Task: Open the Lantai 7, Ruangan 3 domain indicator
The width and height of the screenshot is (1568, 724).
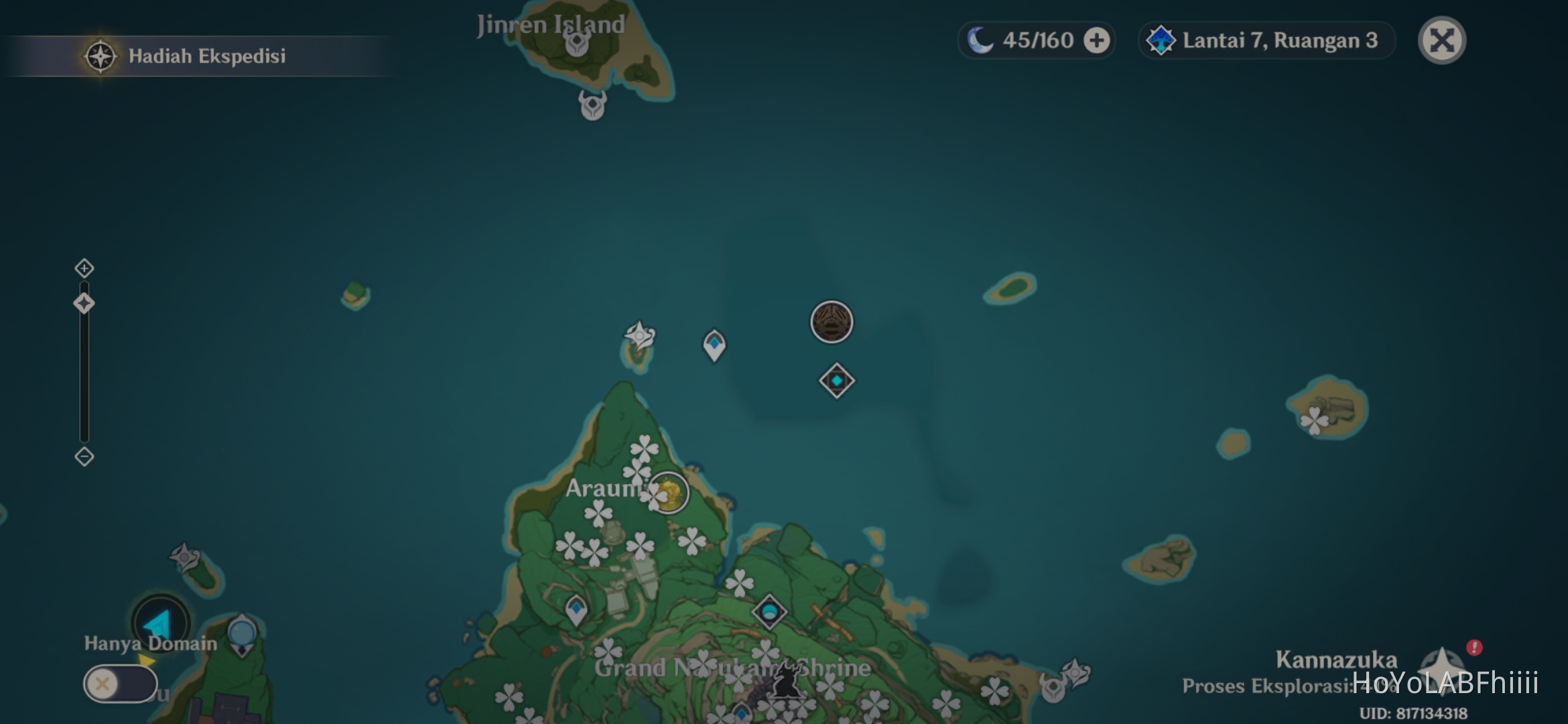Action: pos(1266,41)
